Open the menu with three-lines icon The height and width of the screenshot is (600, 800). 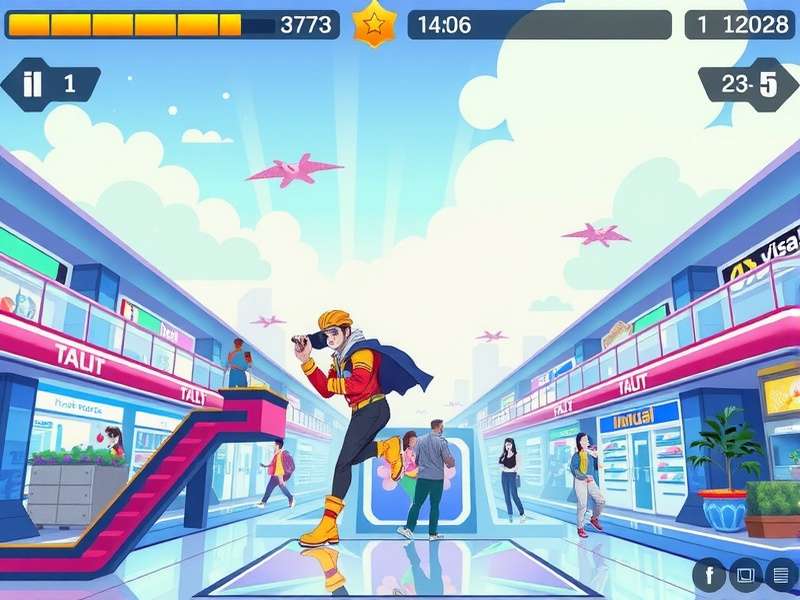[x=781, y=575]
